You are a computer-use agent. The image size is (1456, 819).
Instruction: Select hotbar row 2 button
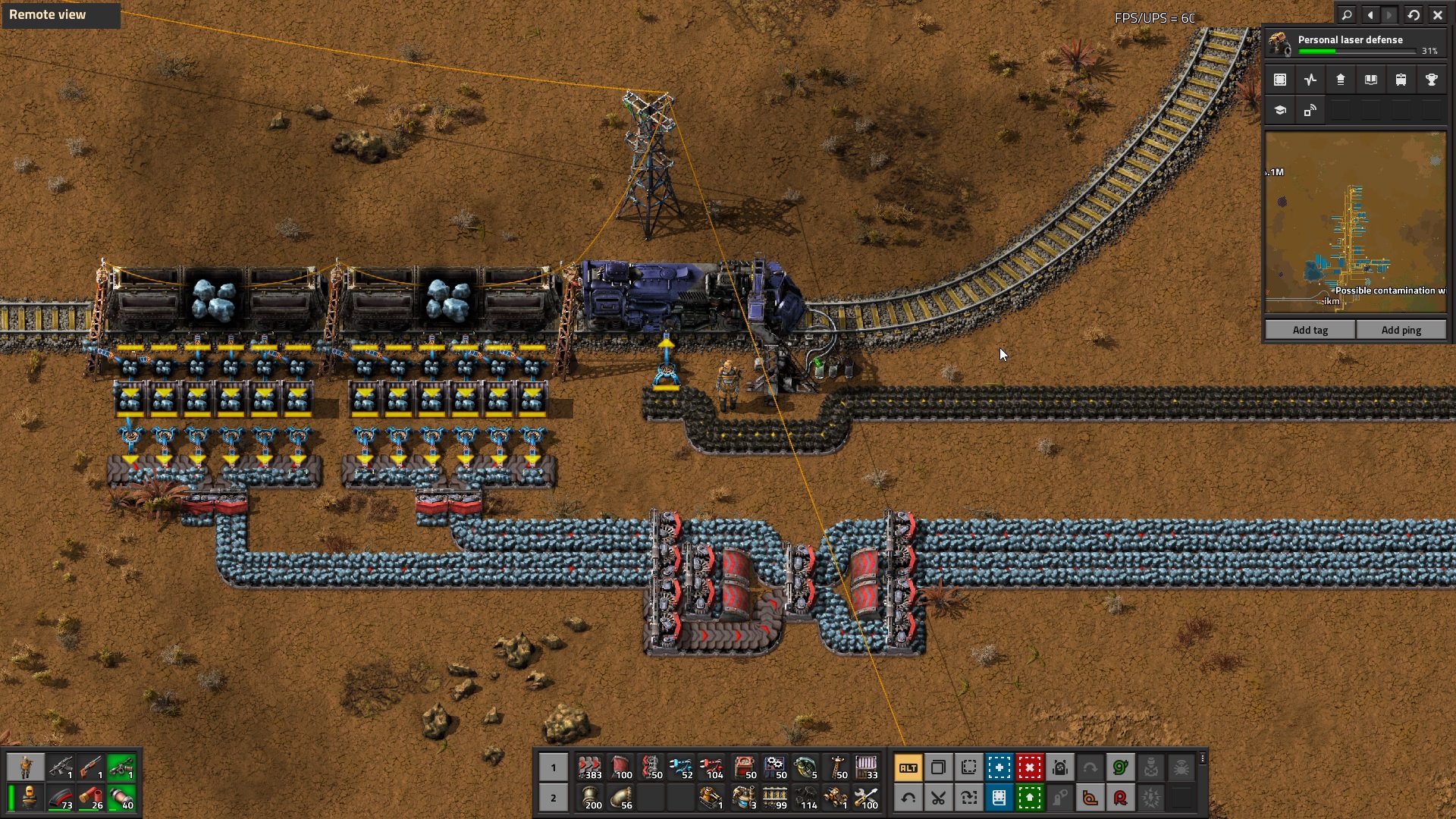coord(553,798)
